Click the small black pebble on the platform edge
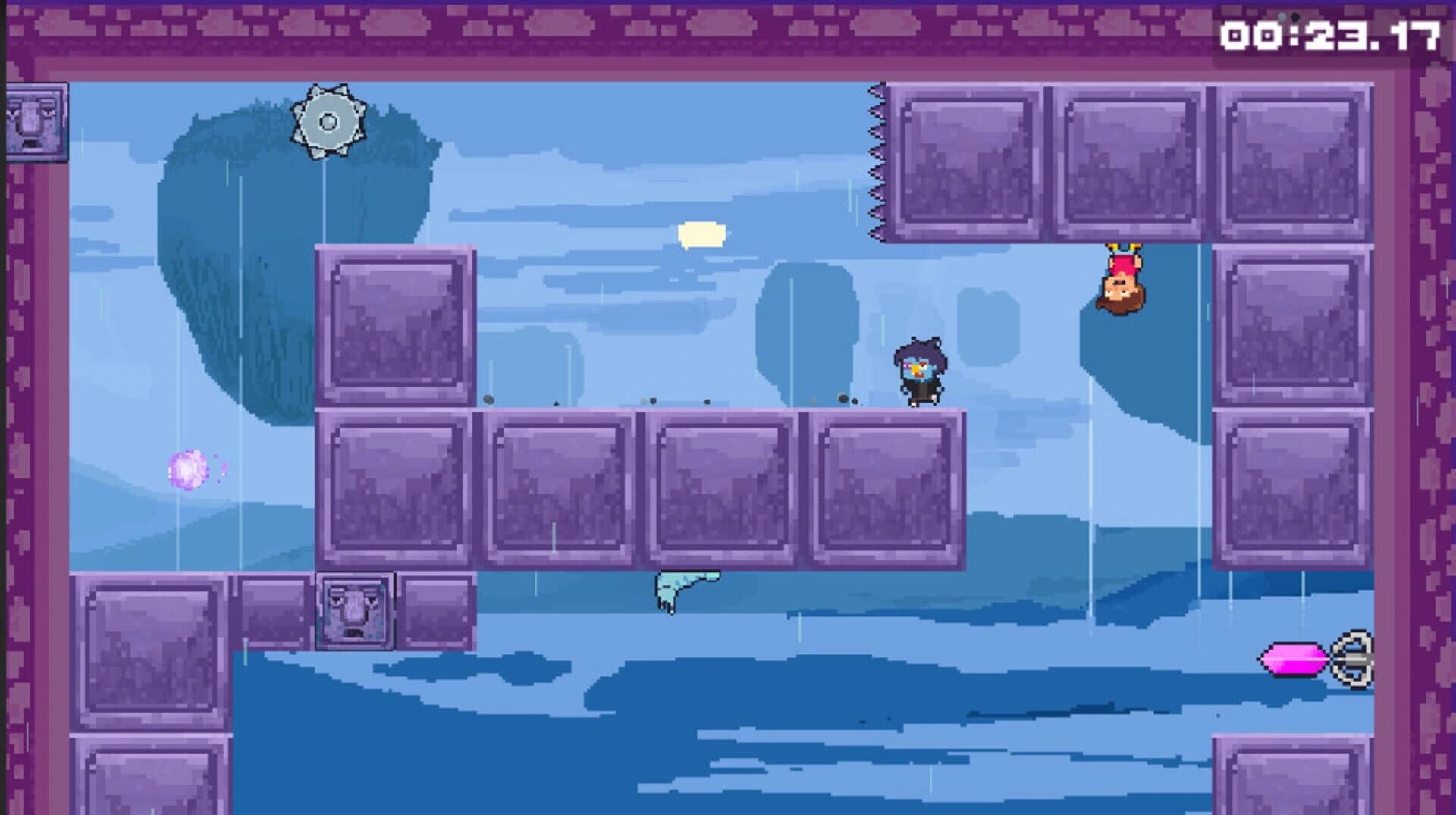The width and height of the screenshot is (1456, 815). point(488,400)
